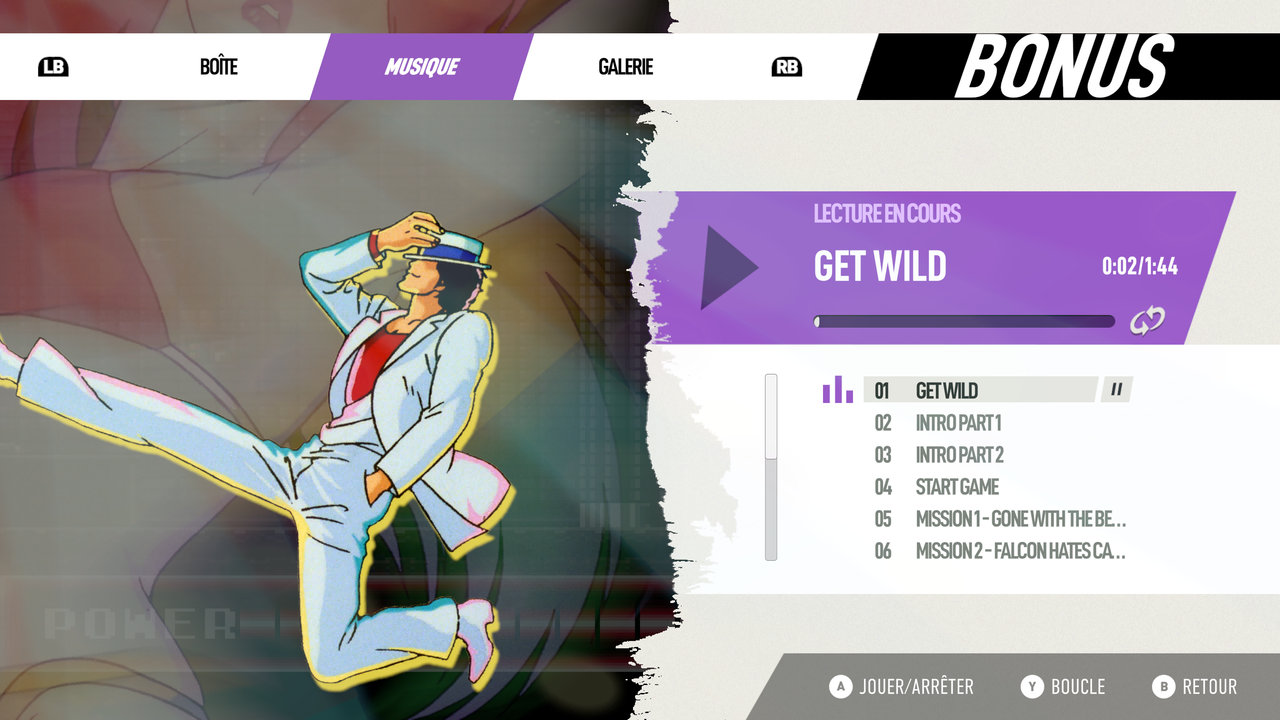Select track 05 Mission 1
The width and height of the screenshot is (1280, 720).
coord(1020,519)
